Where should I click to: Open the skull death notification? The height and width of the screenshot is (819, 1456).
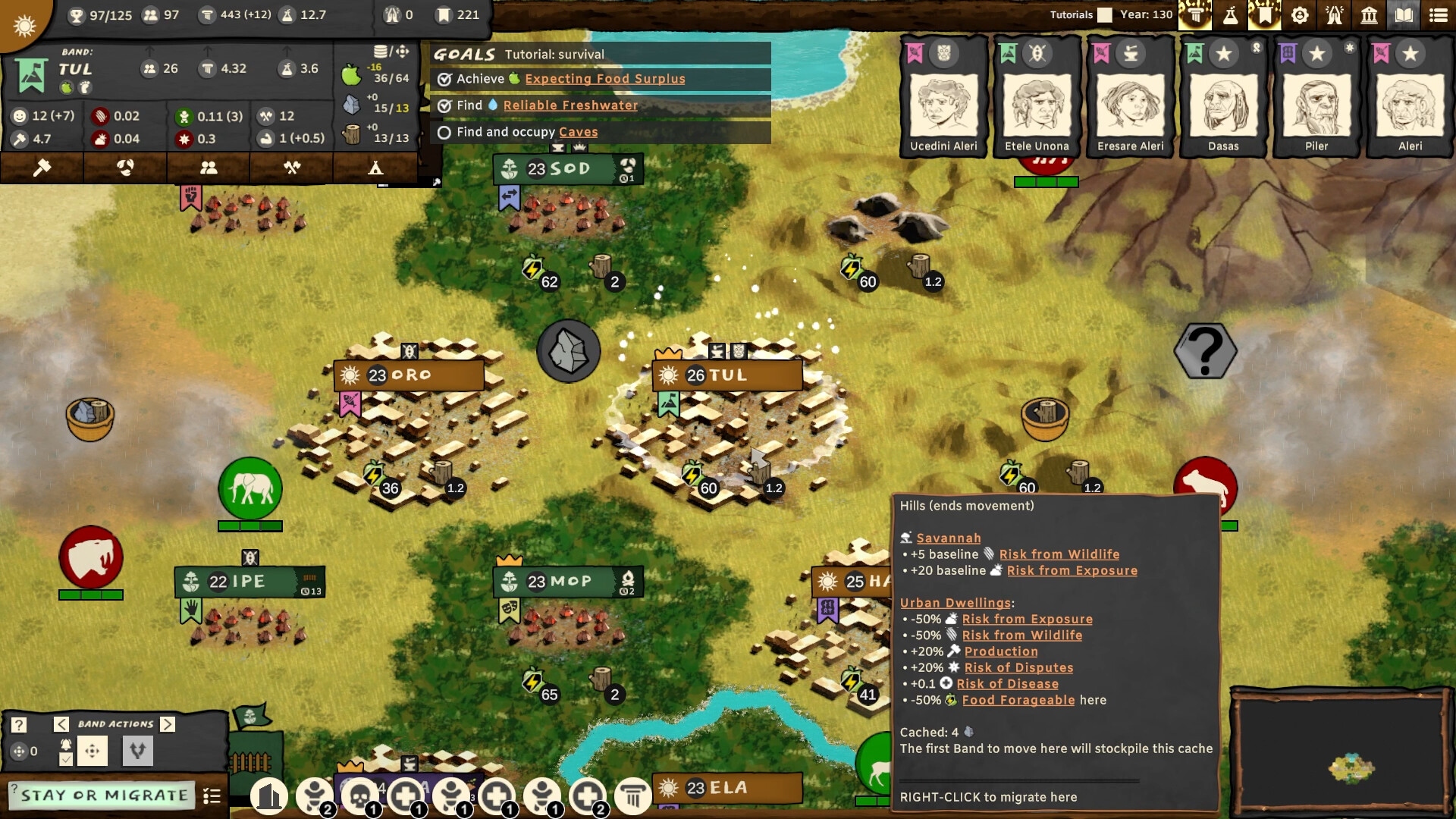[x=360, y=795]
